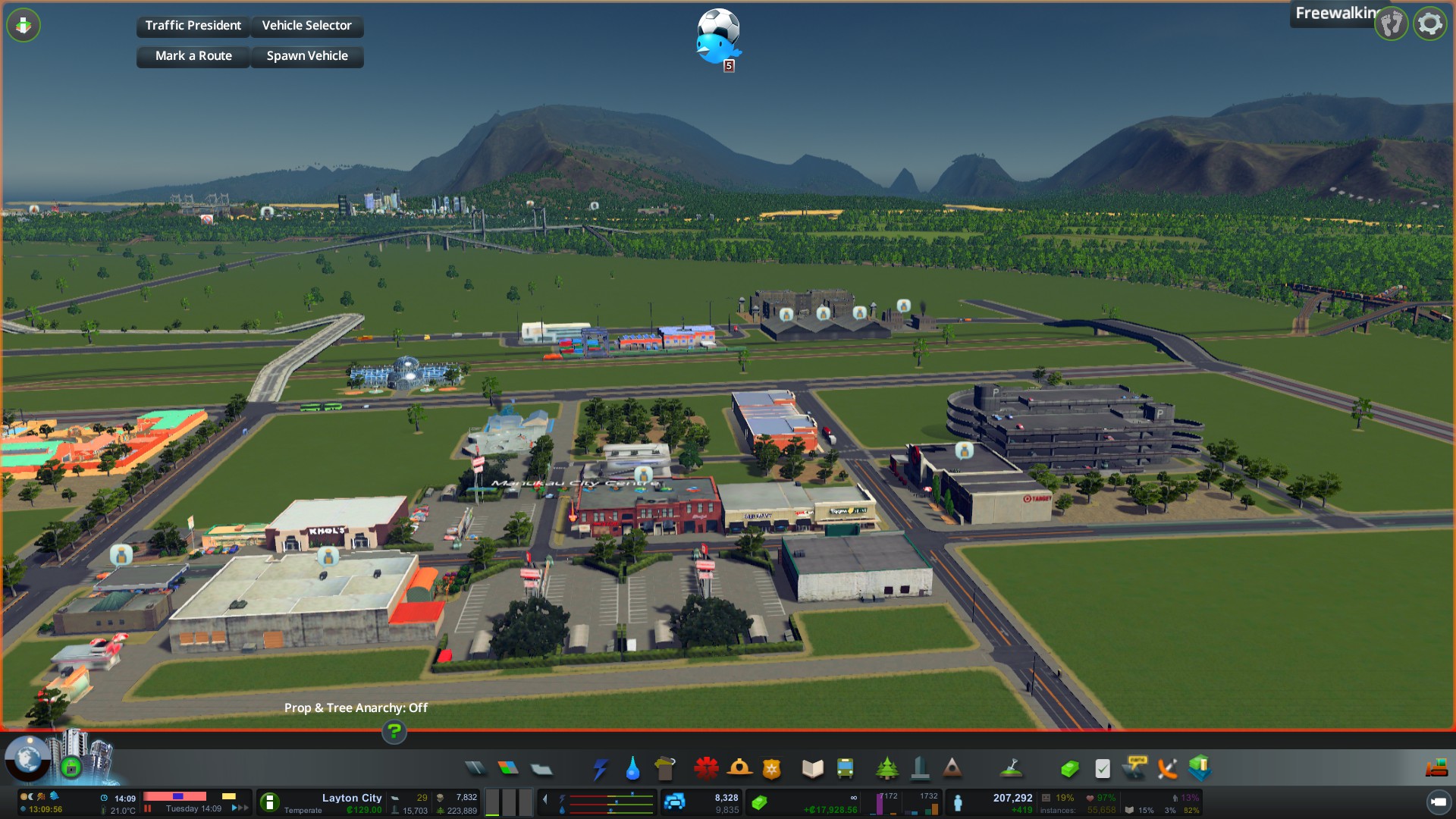1456x819 pixels.
Task: Click the Spawn Vehicle button
Action: pyautogui.click(x=306, y=56)
